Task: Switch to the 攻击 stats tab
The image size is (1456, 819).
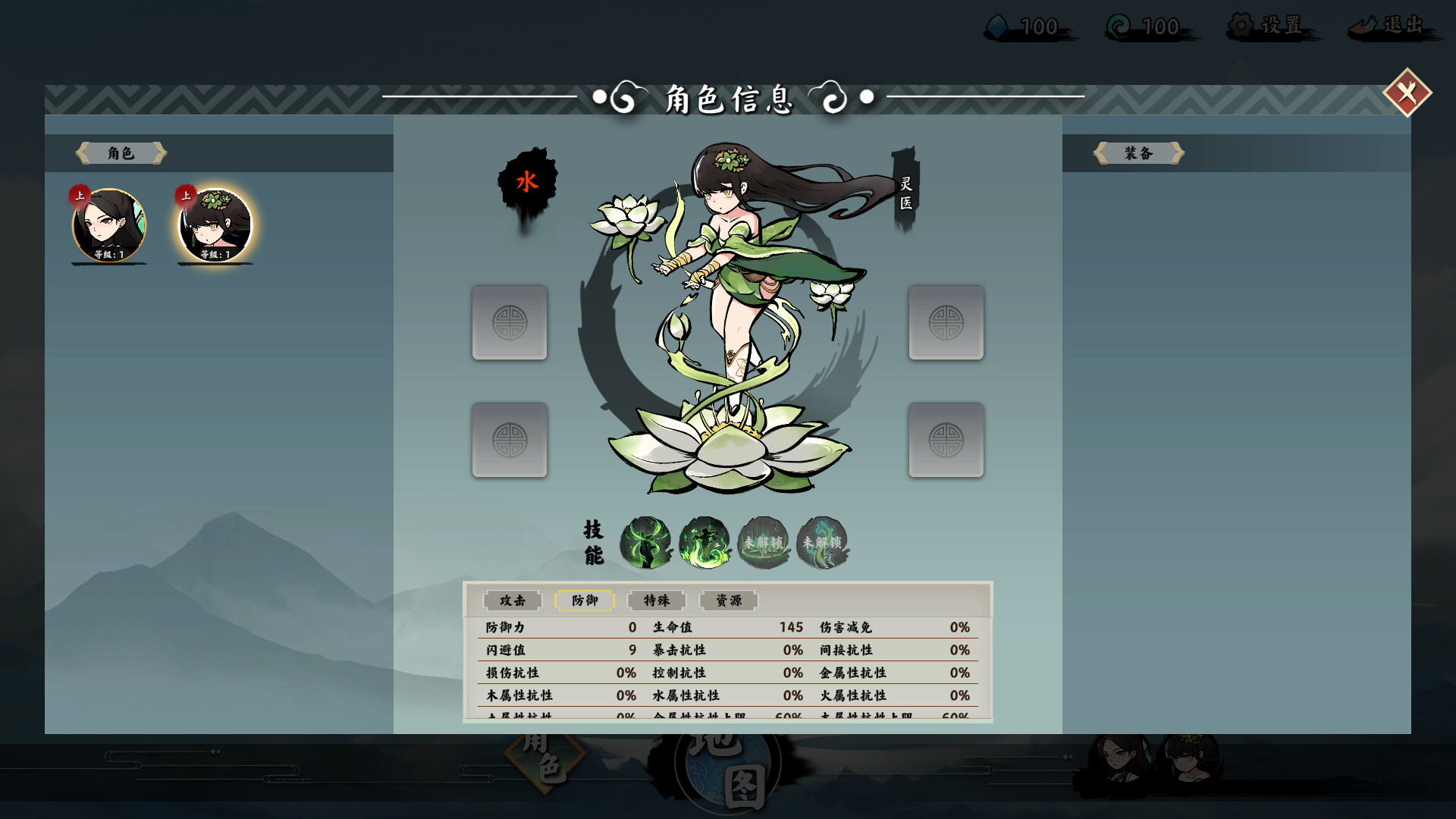Action: [513, 601]
